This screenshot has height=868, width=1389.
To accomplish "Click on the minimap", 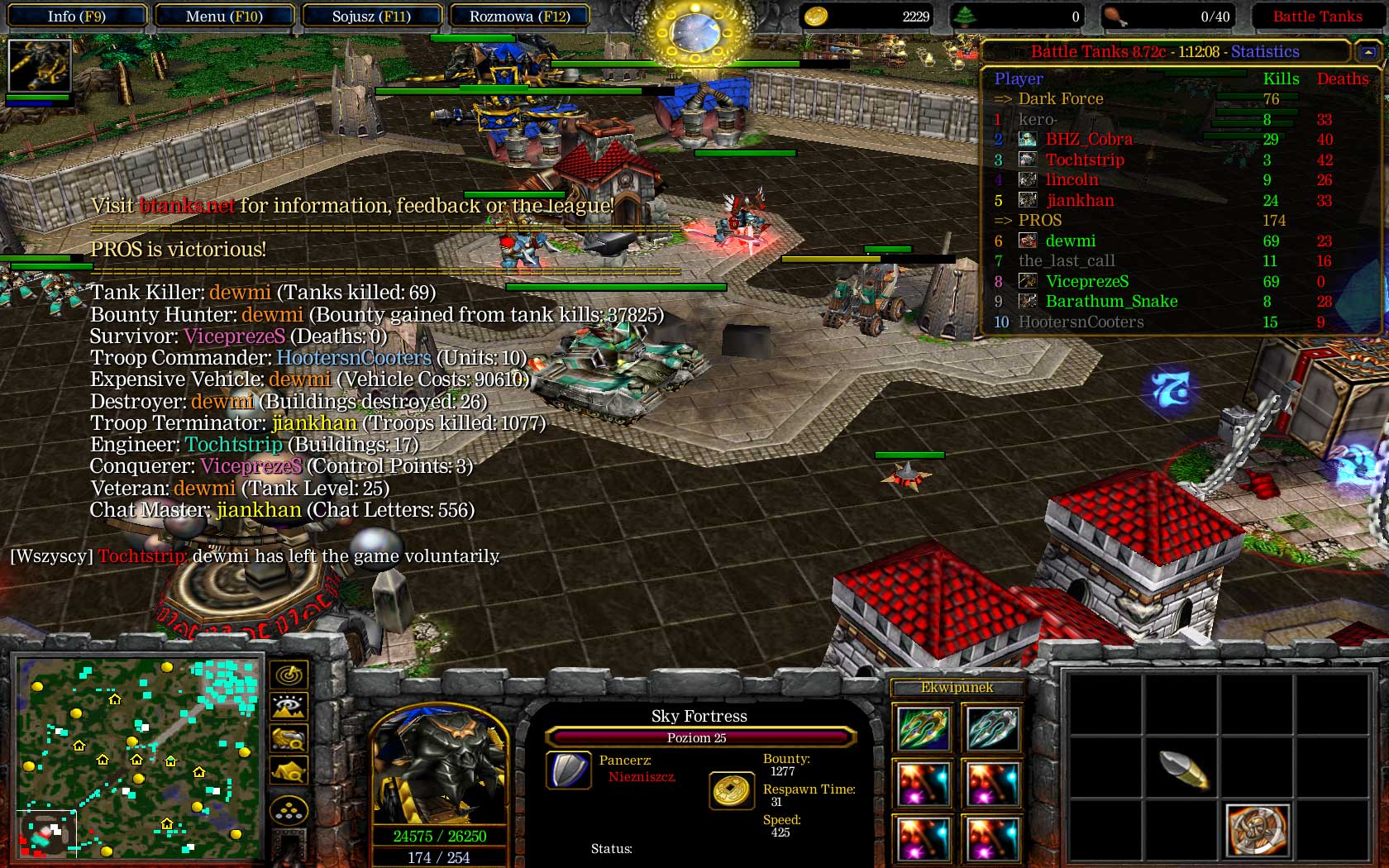I will click(x=138, y=758).
